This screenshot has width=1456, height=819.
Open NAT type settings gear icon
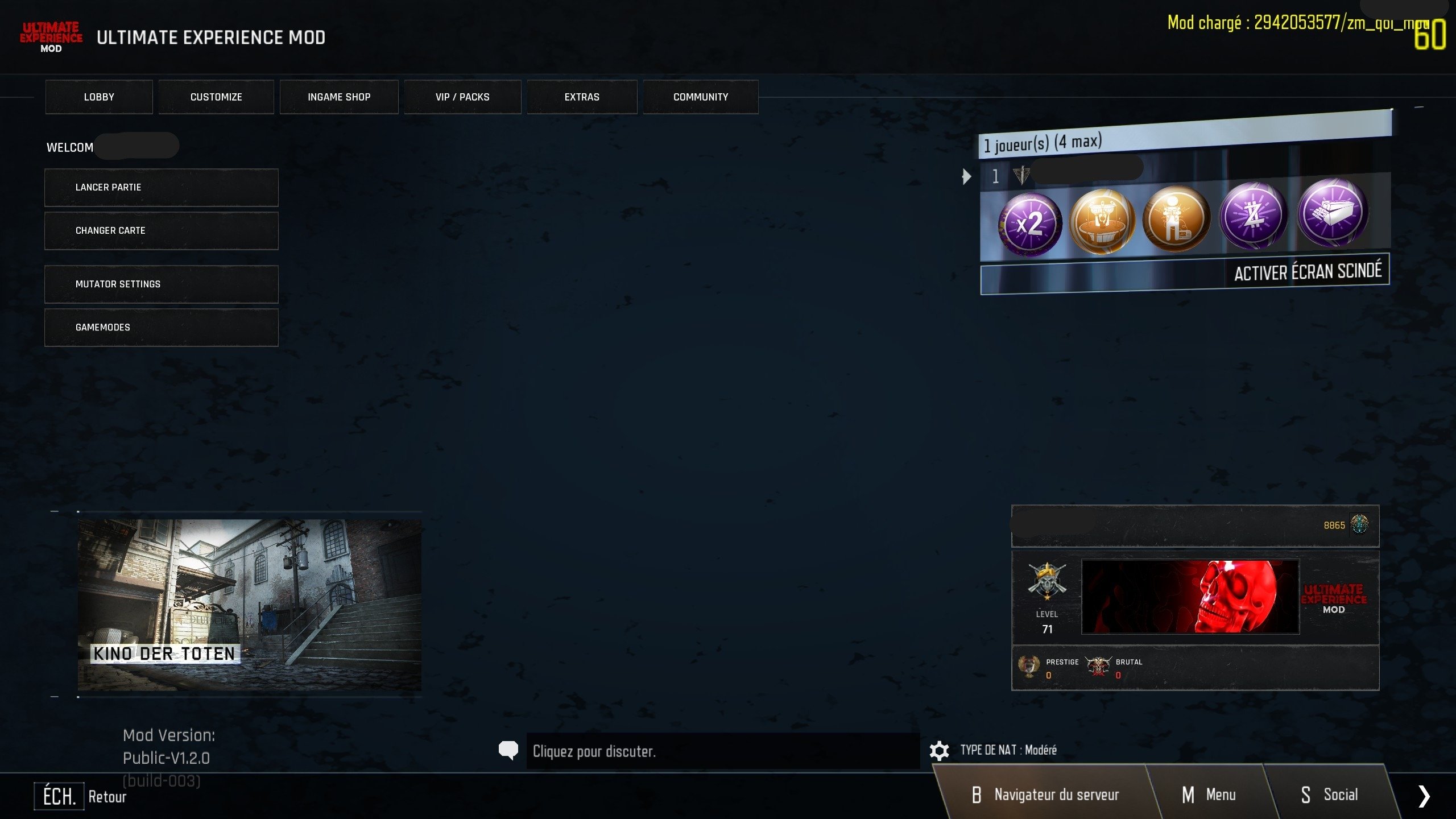point(939,751)
